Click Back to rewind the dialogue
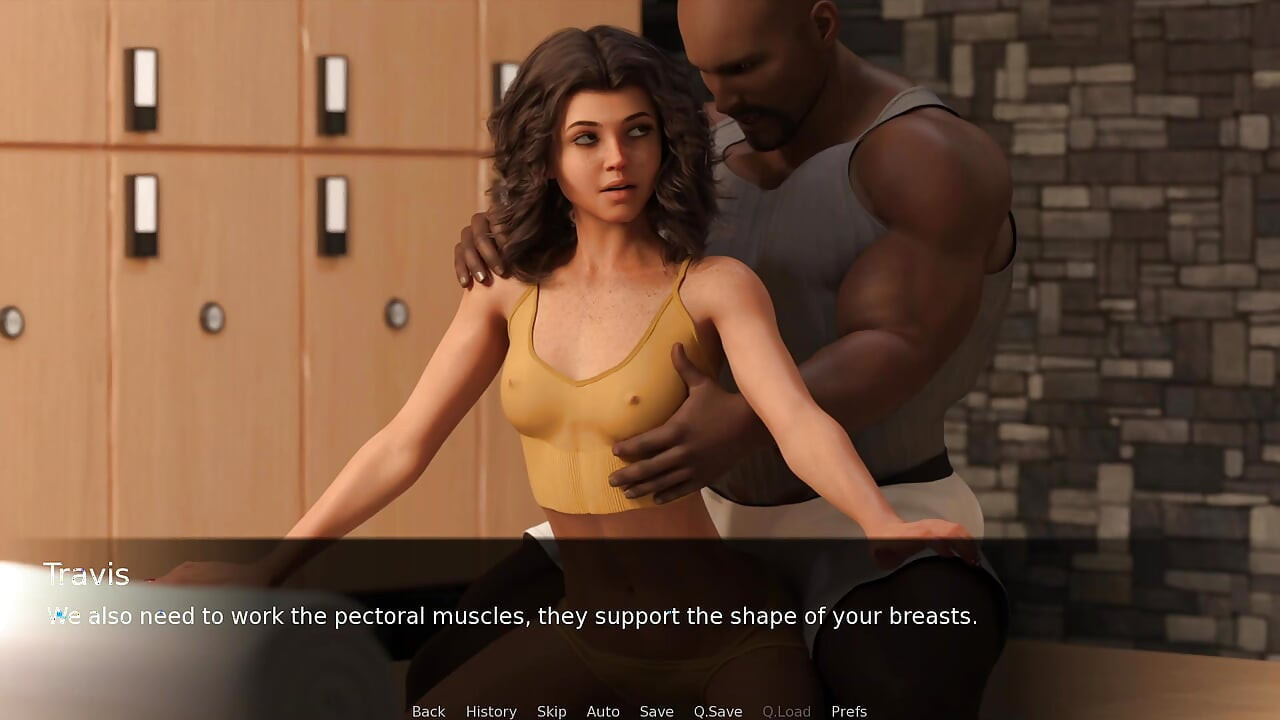This screenshot has width=1280, height=720. tap(428, 711)
